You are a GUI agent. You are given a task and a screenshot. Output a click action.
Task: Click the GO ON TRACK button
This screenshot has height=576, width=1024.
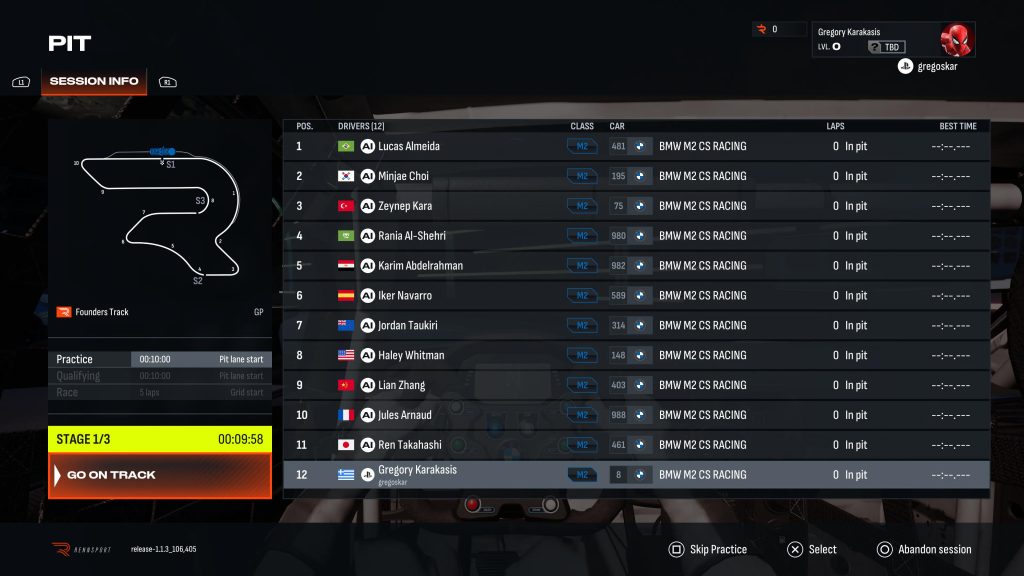coord(160,475)
